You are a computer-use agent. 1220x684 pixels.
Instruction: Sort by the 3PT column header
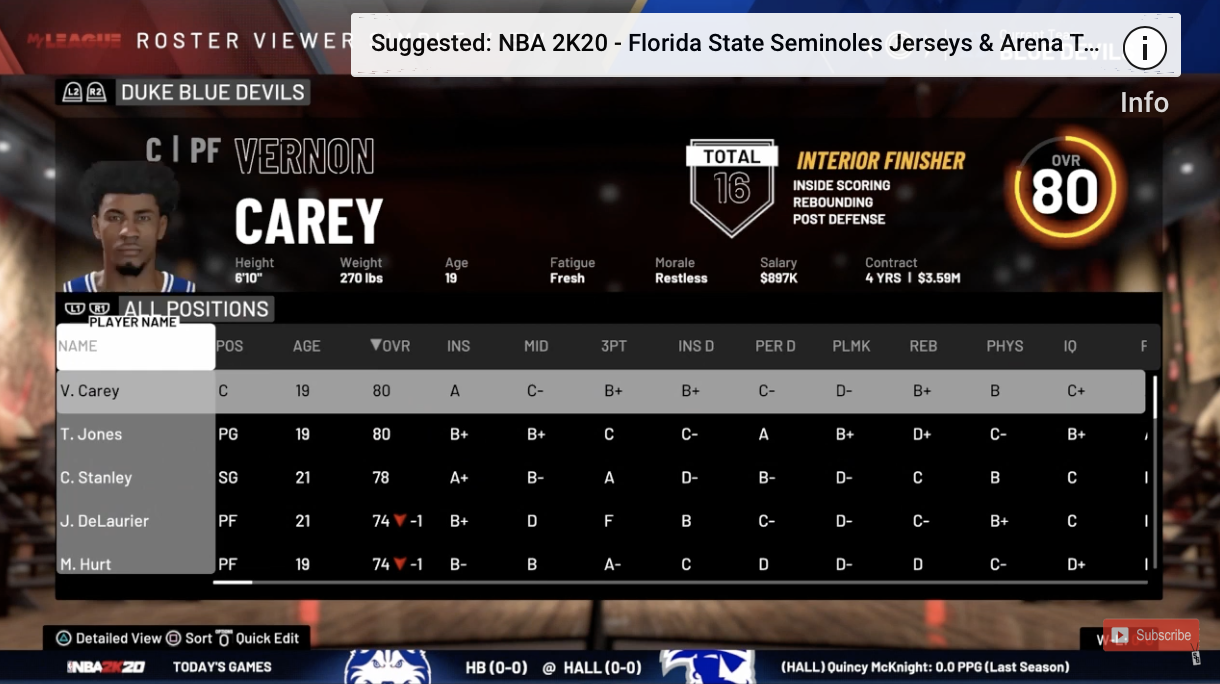pos(614,346)
